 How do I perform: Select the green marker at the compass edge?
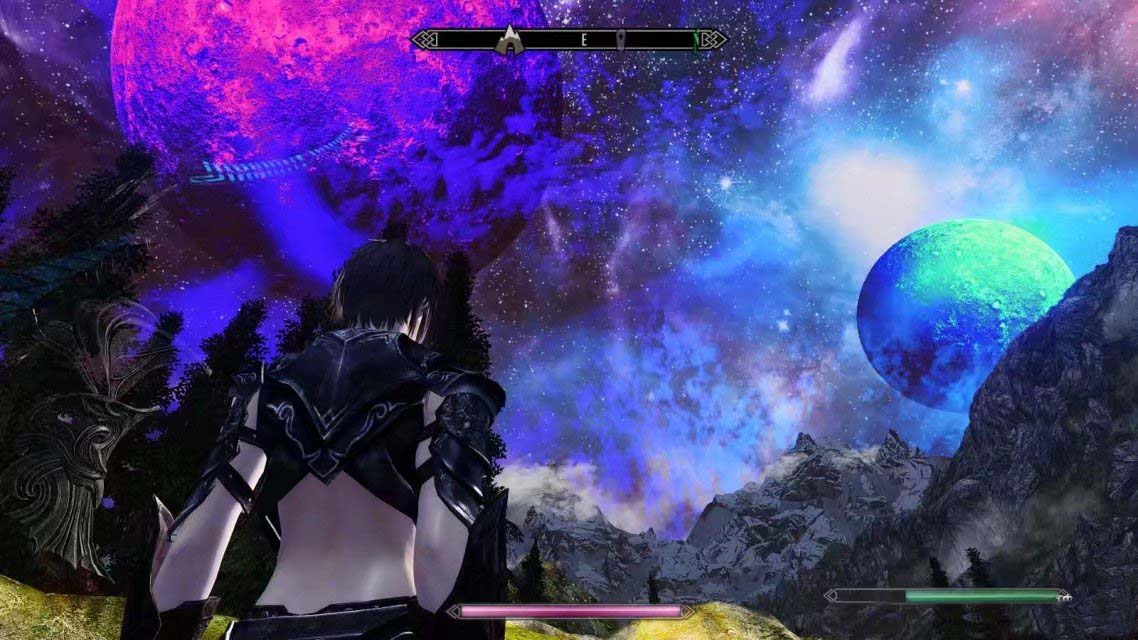tap(696, 40)
